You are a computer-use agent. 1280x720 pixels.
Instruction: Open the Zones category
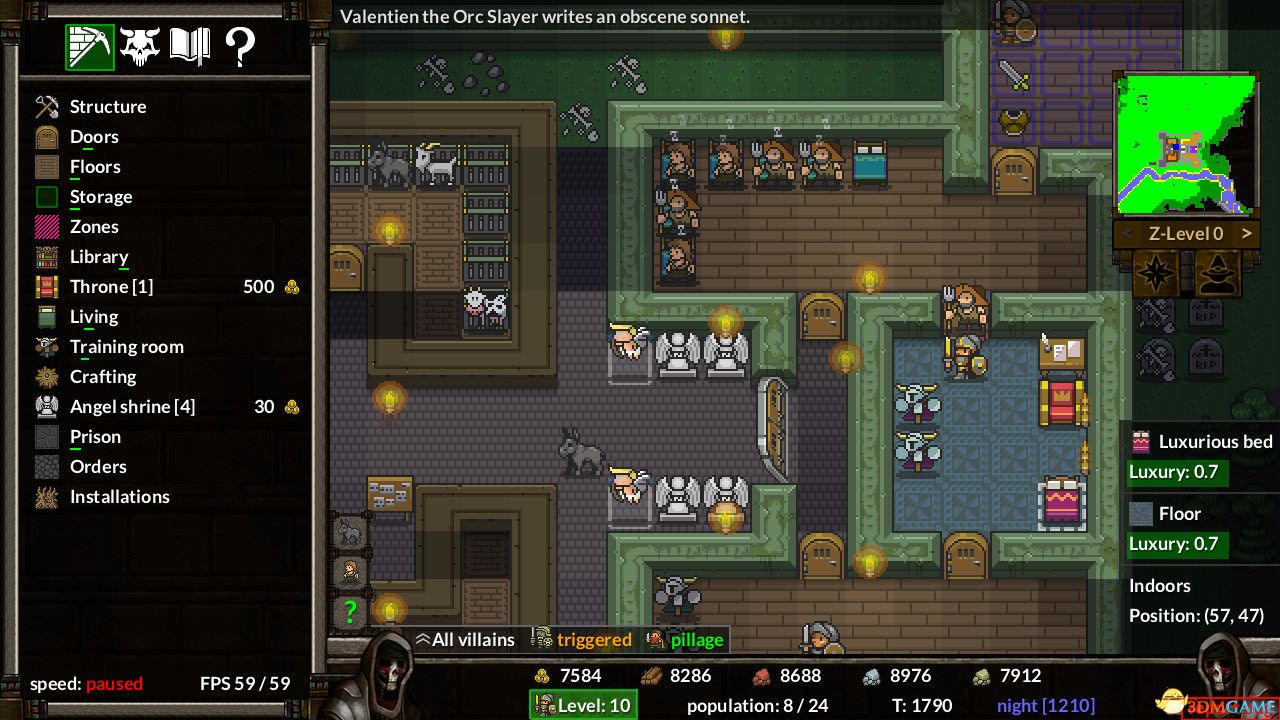point(94,227)
